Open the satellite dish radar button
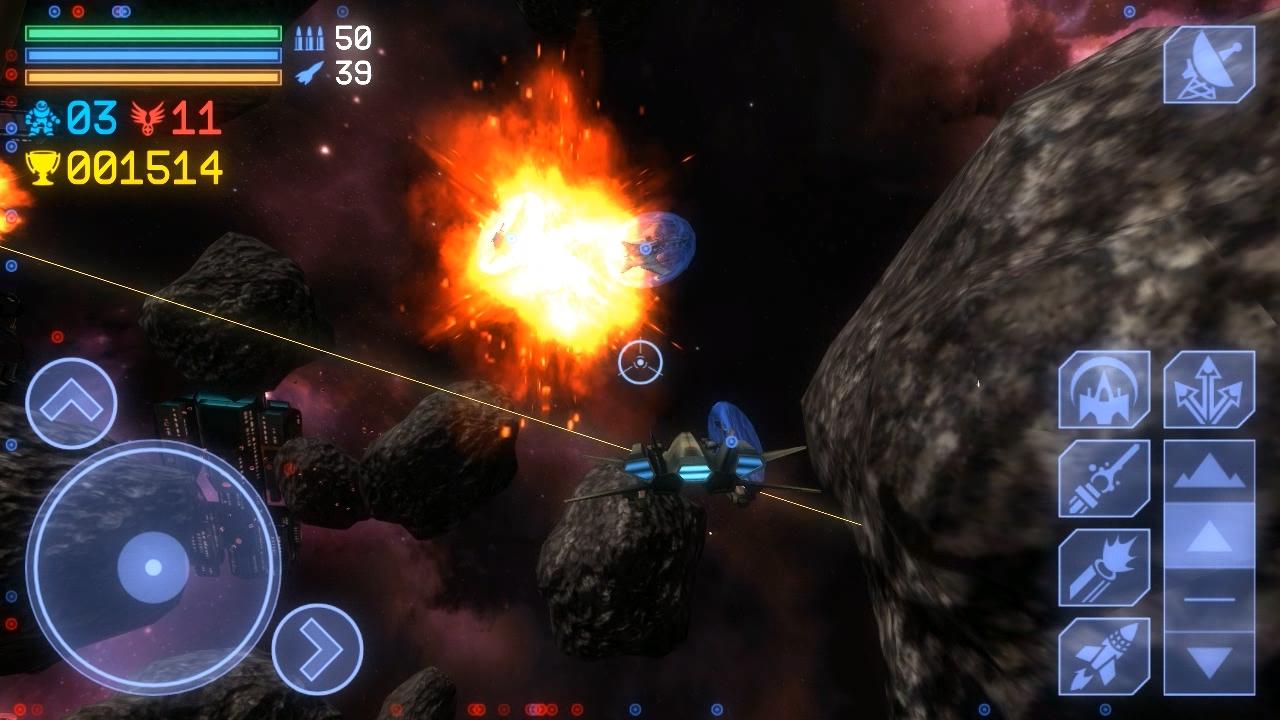Viewport: 1280px width, 720px height. pyautogui.click(x=1209, y=65)
